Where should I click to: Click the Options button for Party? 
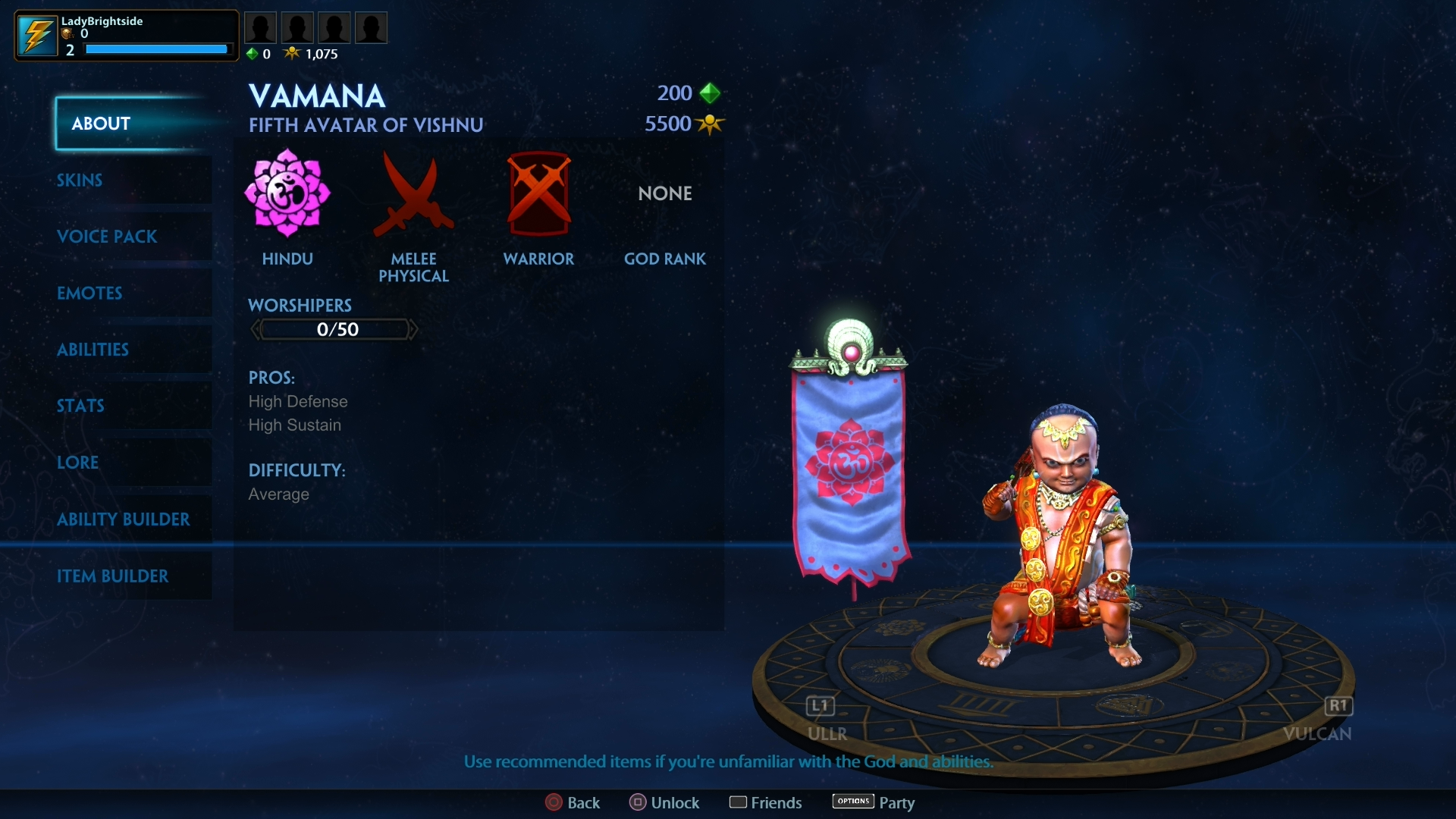click(x=852, y=801)
